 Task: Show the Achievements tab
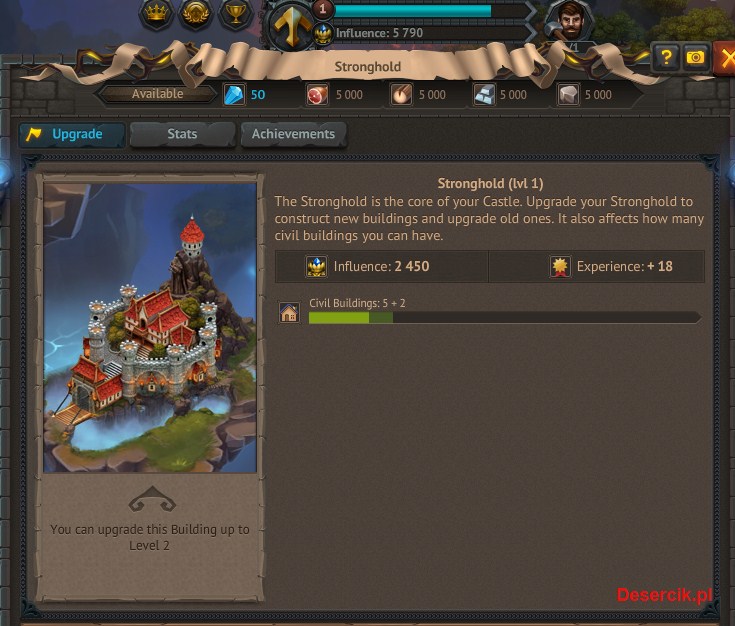click(x=293, y=134)
